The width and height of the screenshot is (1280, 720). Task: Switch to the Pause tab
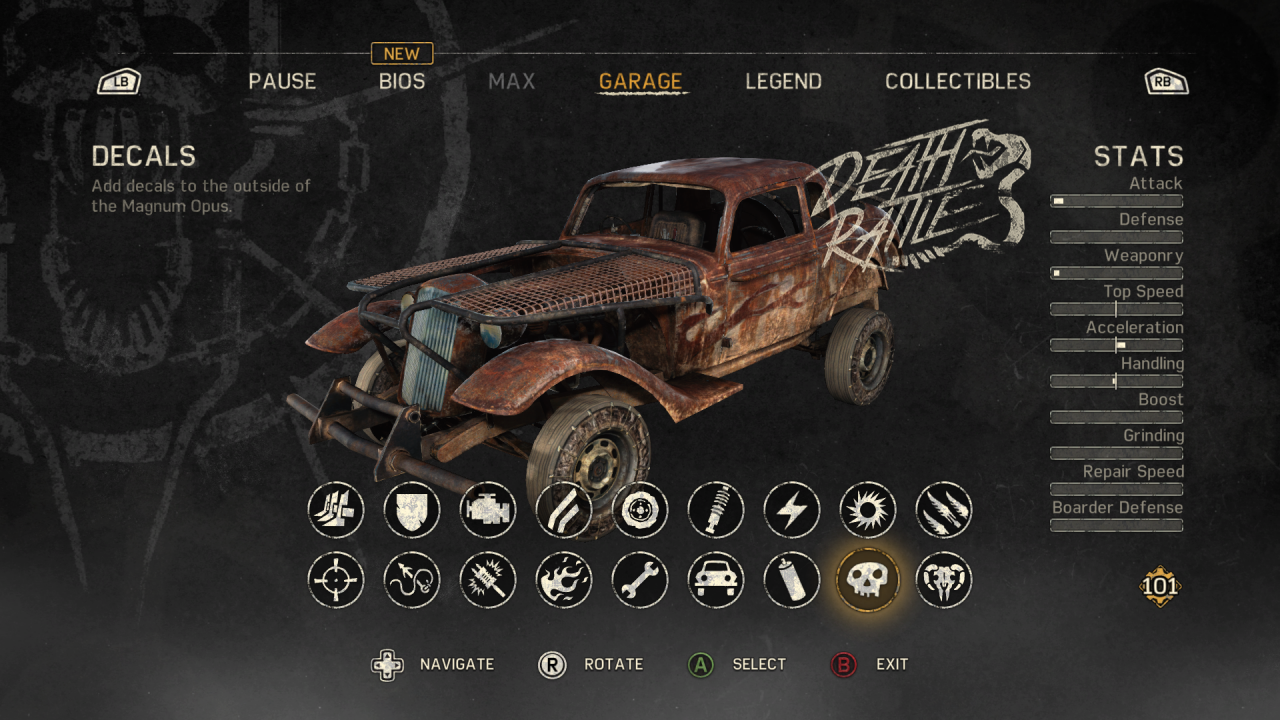click(x=282, y=82)
